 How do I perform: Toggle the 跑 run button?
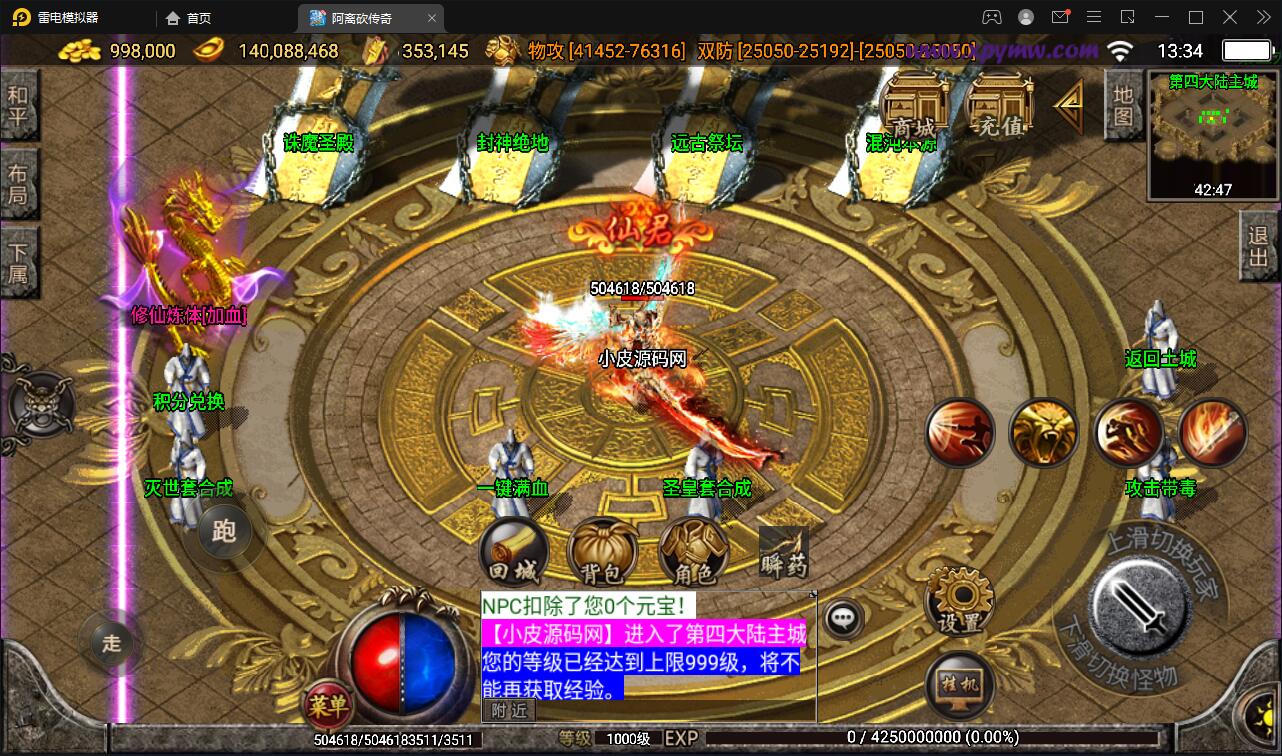pyautogui.click(x=224, y=531)
